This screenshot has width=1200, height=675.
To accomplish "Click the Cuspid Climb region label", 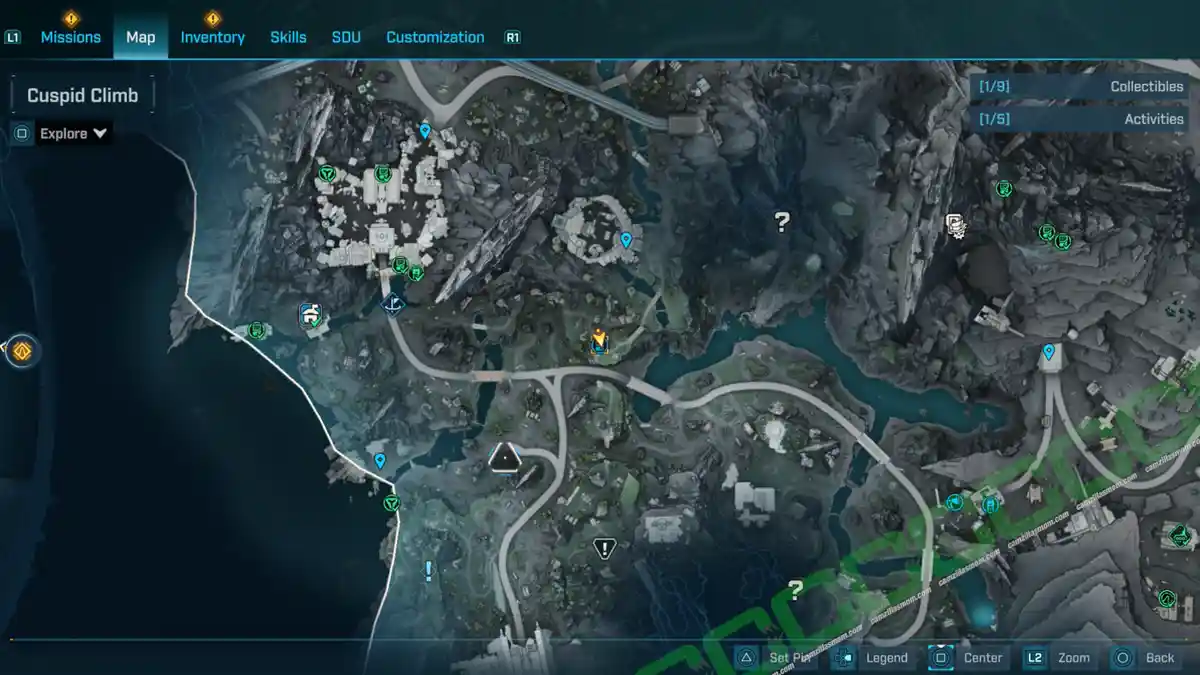I will 82,96.
